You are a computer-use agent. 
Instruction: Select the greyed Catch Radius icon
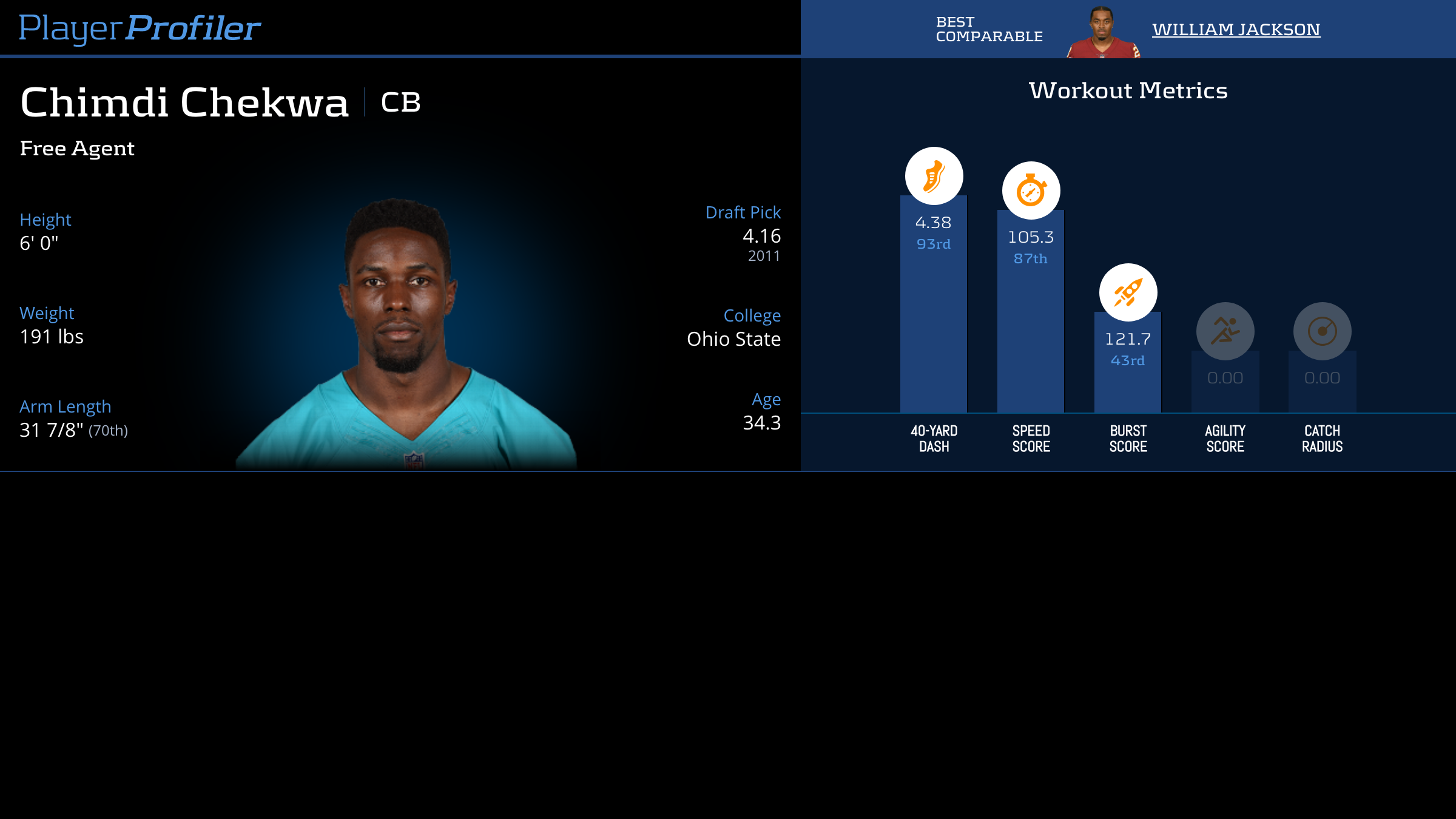(1322, 331)
